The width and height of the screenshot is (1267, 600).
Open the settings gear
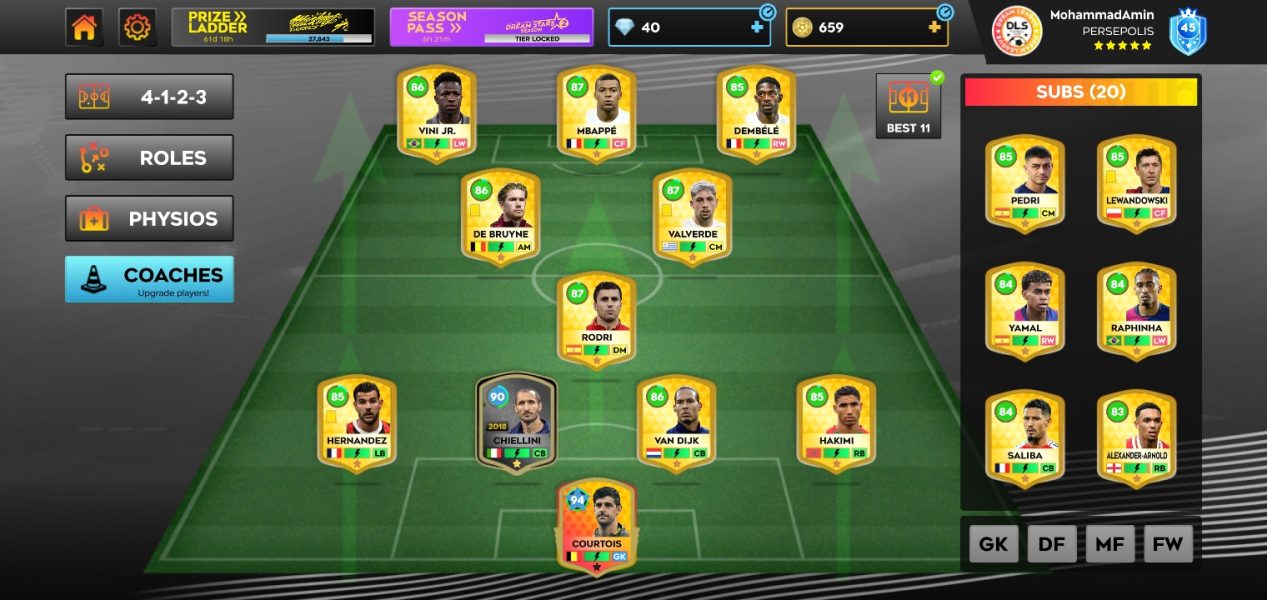(137, 27)
